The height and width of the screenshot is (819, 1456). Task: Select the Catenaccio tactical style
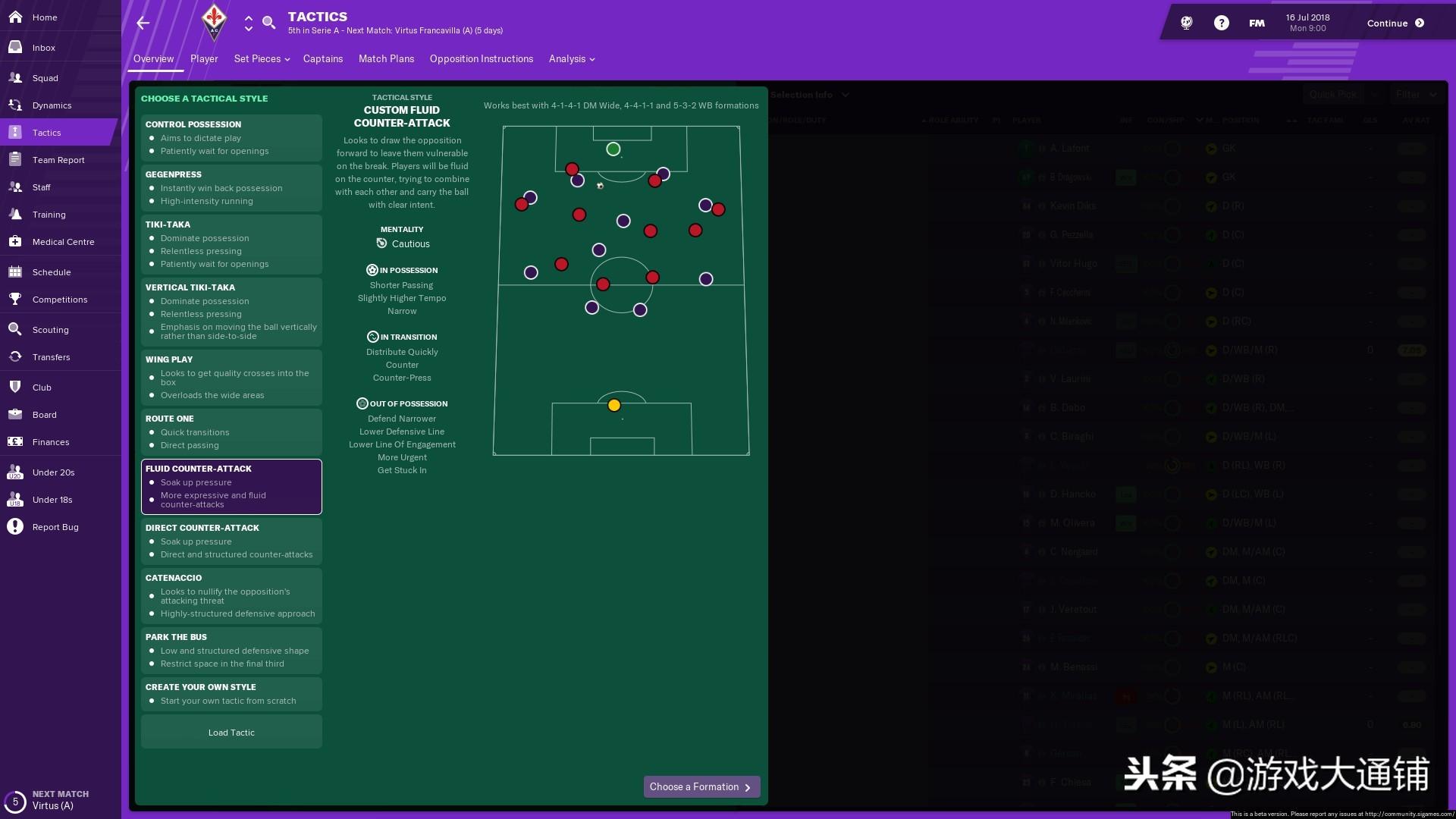pyautogui.click(x=231, y=595)
